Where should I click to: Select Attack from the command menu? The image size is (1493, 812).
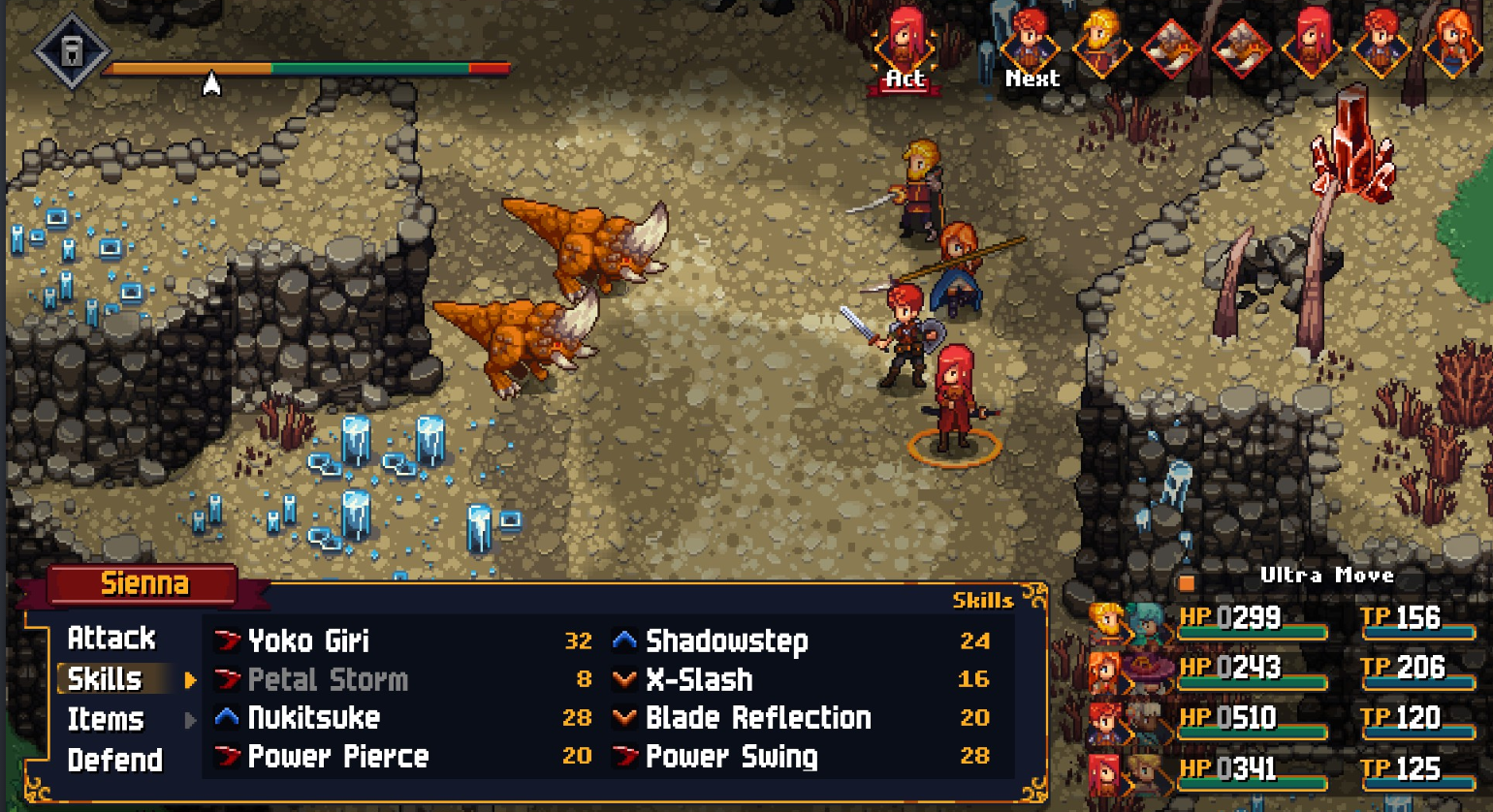click(111, 639)
